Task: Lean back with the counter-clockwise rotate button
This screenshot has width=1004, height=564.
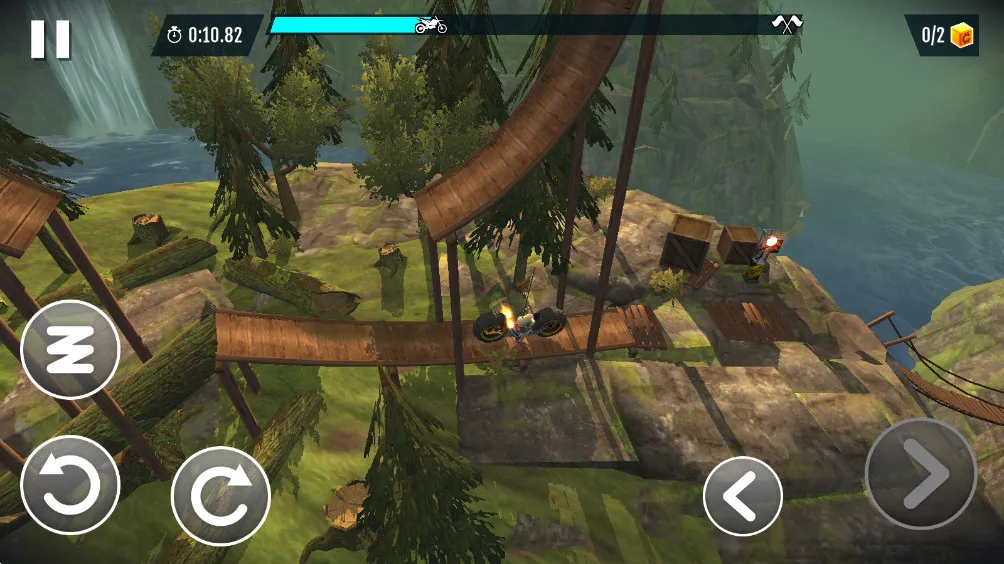Action: (x=70, y=485)
